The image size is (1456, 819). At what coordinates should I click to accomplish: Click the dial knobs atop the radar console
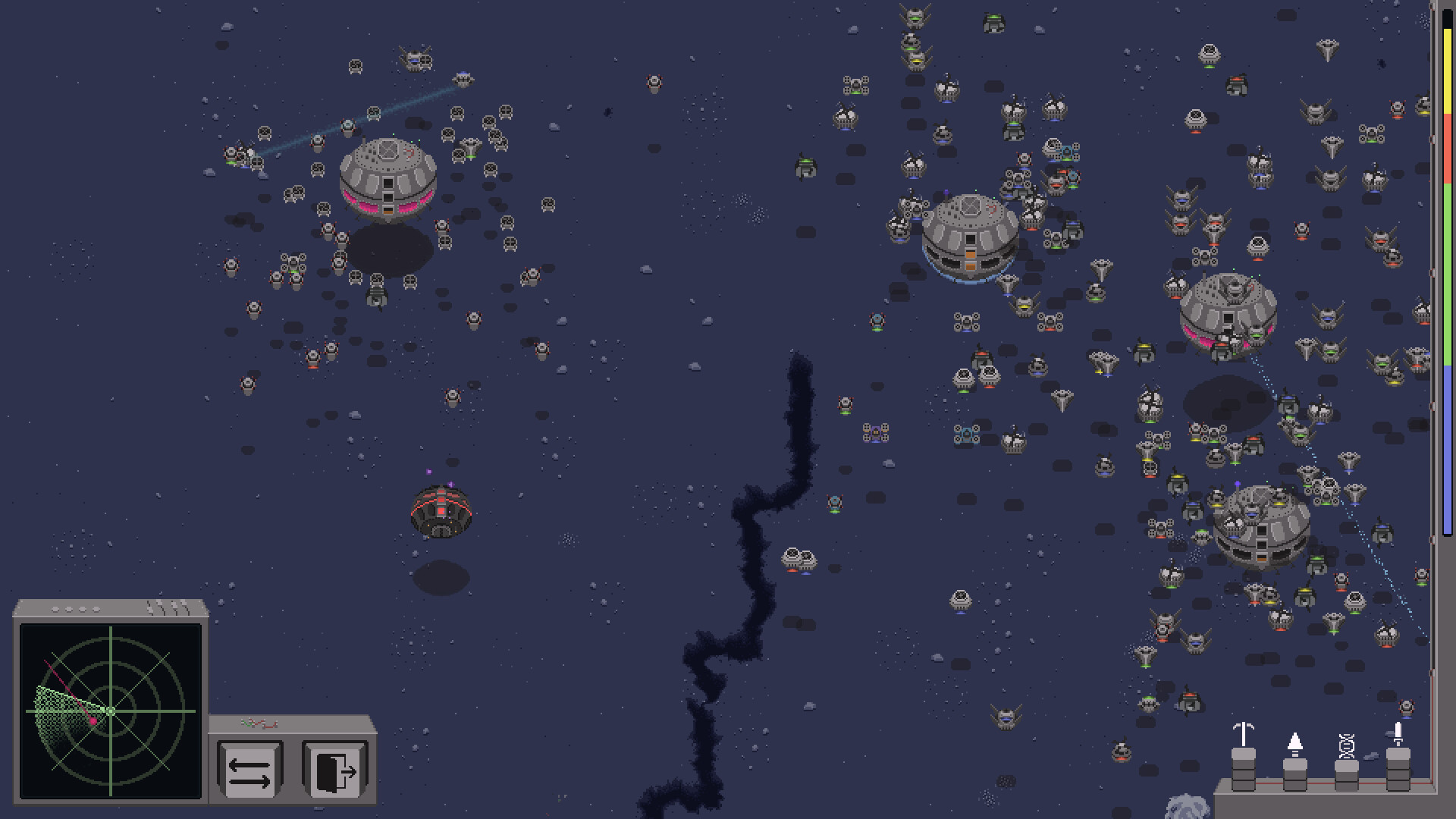click(76, 610)
